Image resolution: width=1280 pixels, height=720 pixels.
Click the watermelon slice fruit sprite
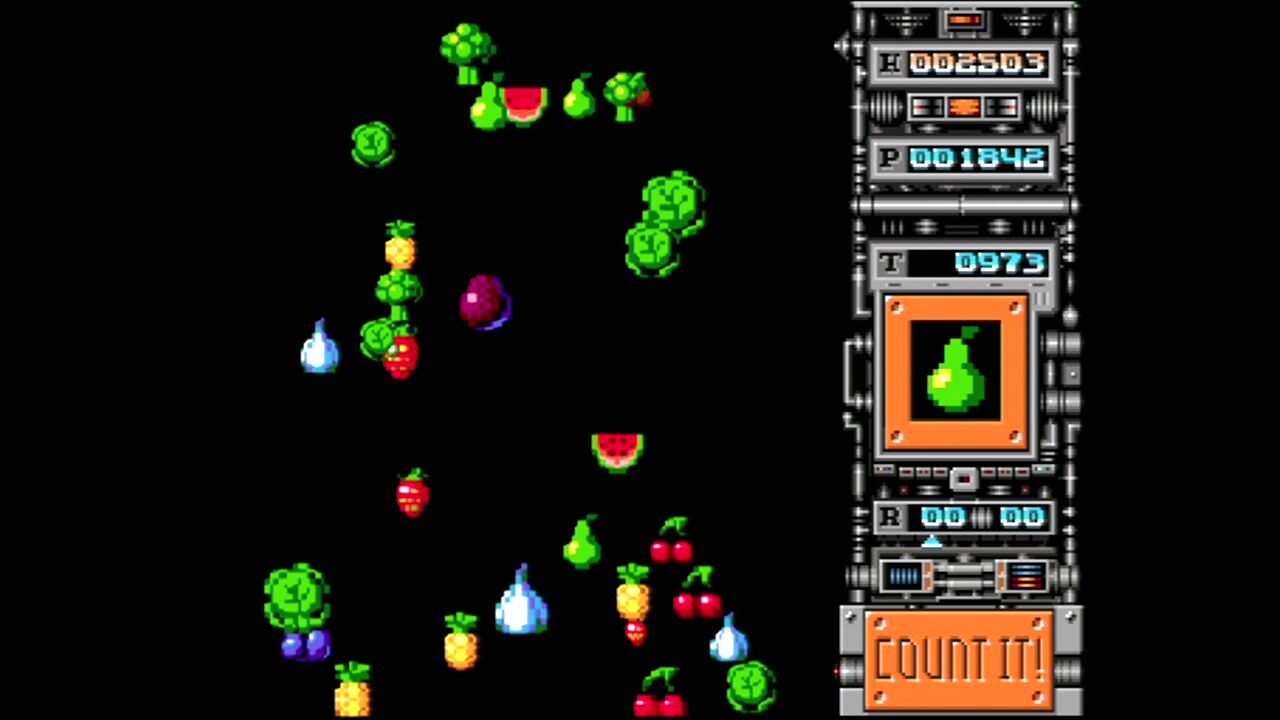click(x=617, y=450)
